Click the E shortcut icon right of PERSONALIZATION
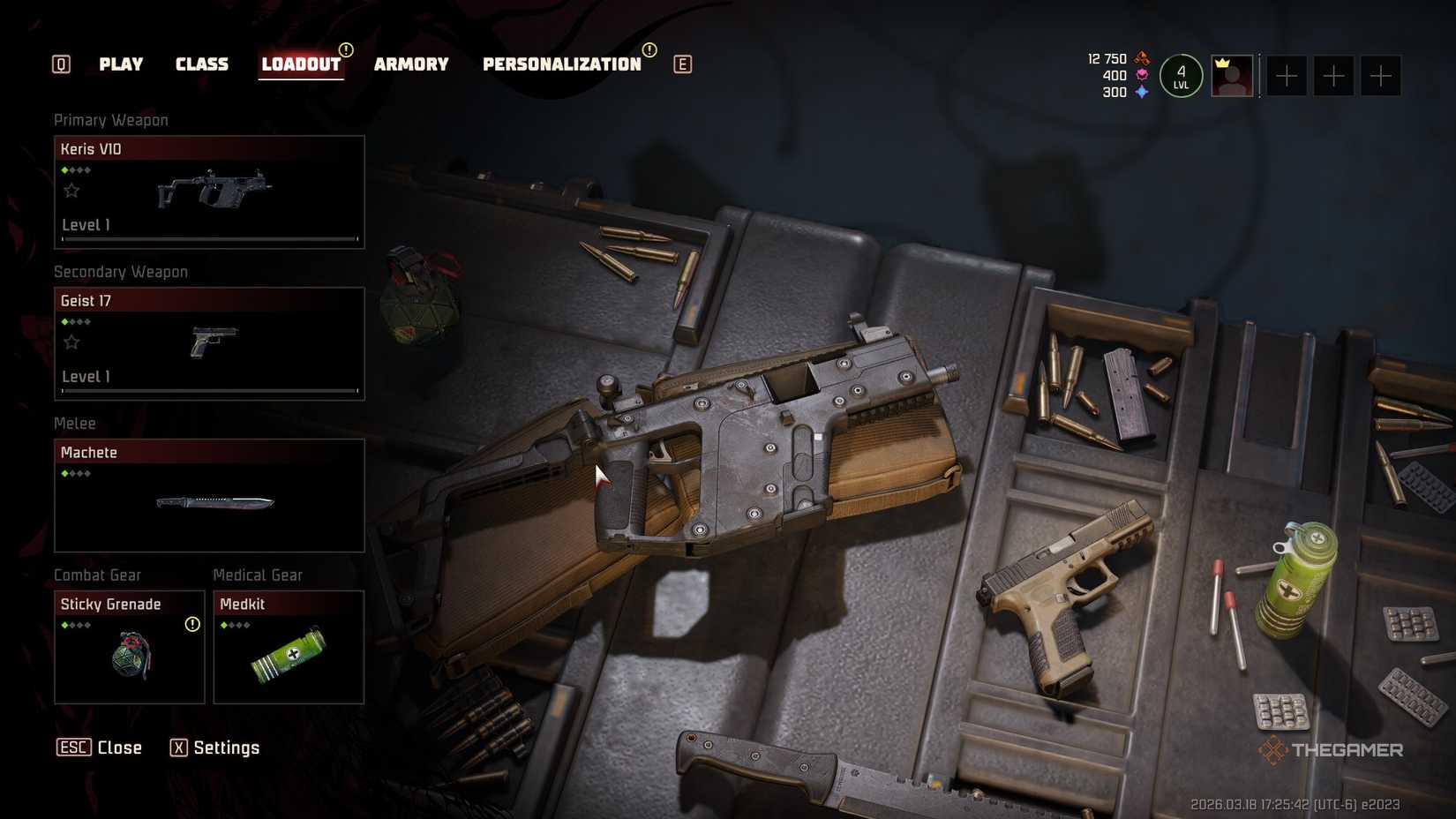This screenshot has height=819, width=1456. 681,64
